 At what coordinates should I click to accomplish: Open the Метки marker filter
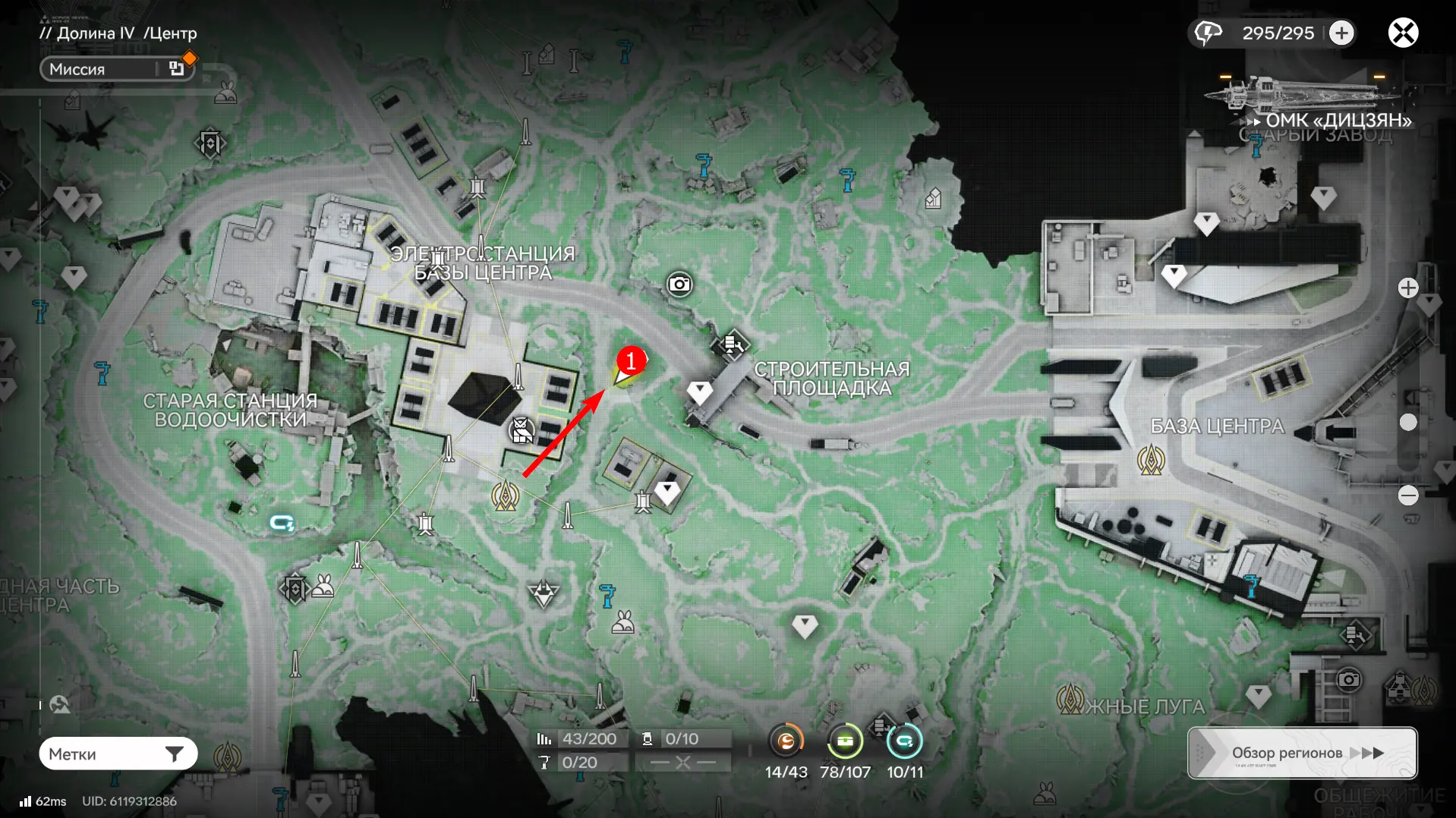[118, 754]
